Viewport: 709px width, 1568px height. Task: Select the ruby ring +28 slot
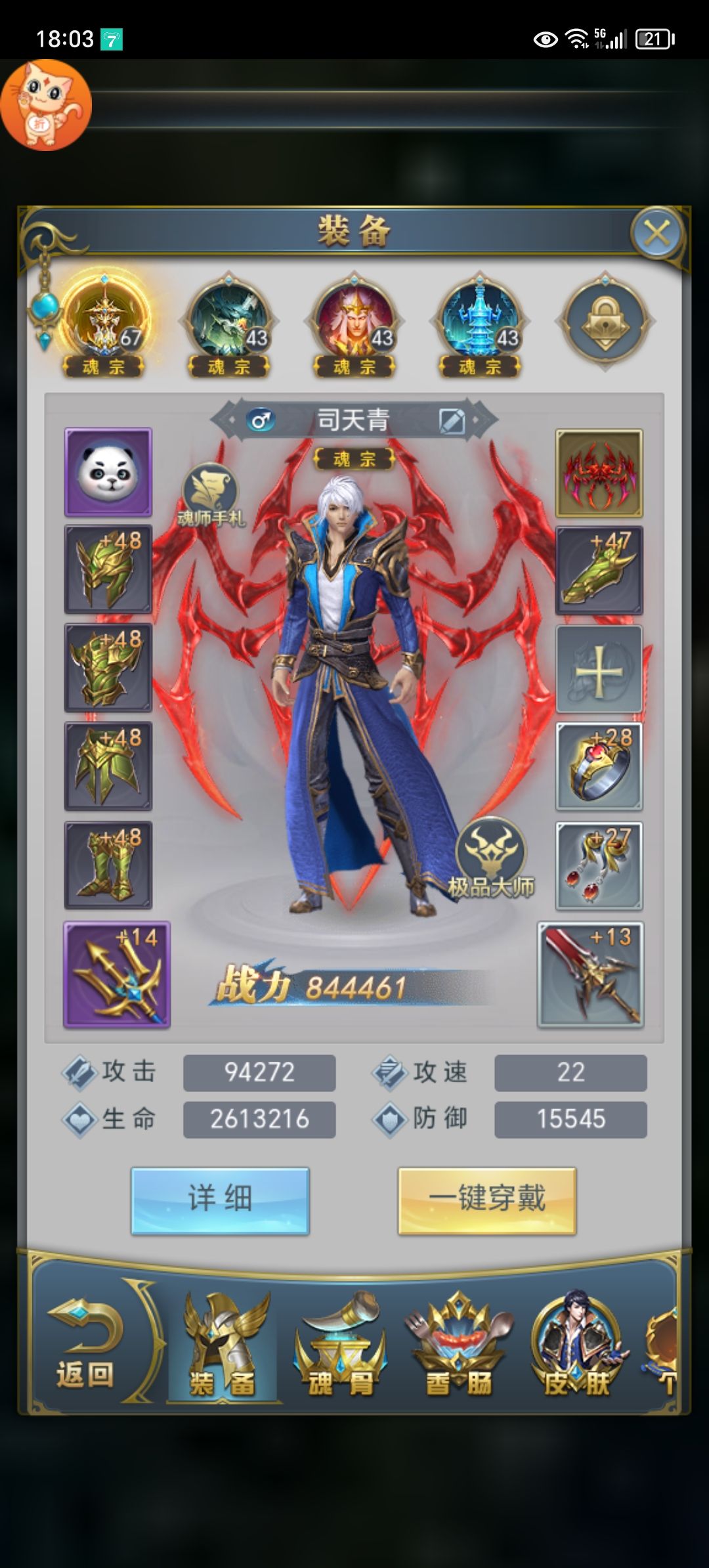[x=599, y=766]
